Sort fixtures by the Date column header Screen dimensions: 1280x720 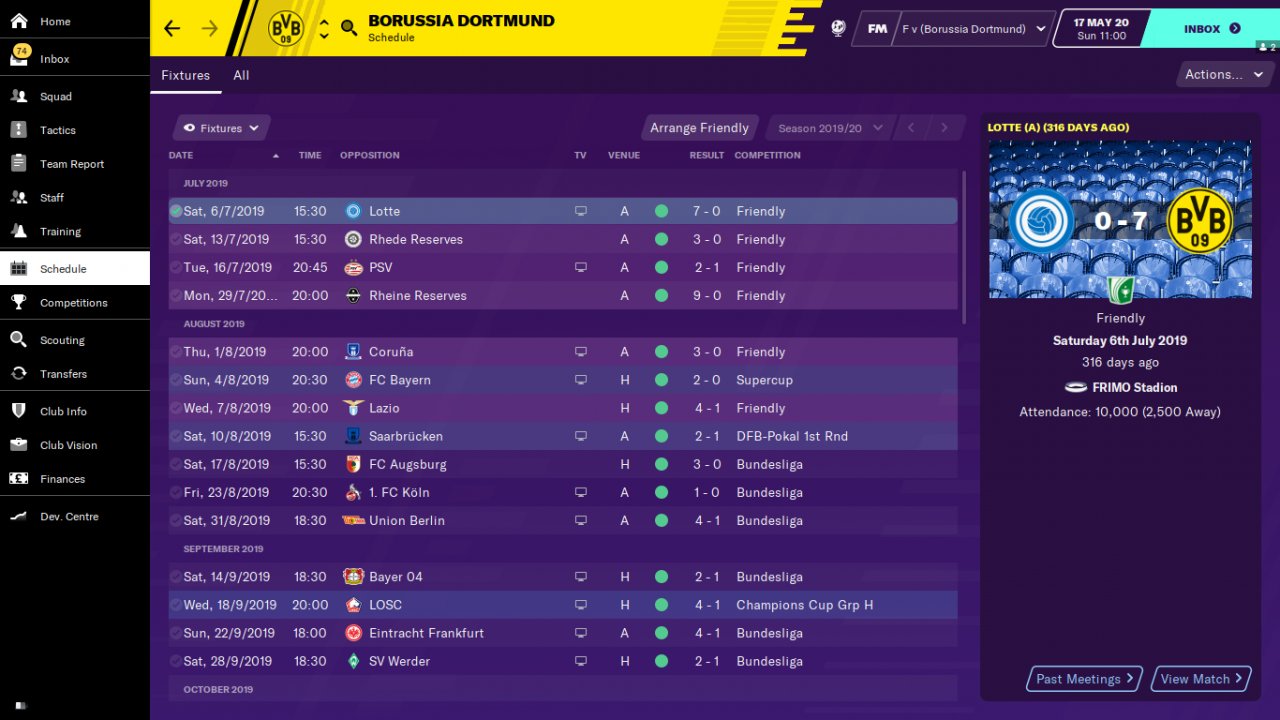(x=181, y=155)
